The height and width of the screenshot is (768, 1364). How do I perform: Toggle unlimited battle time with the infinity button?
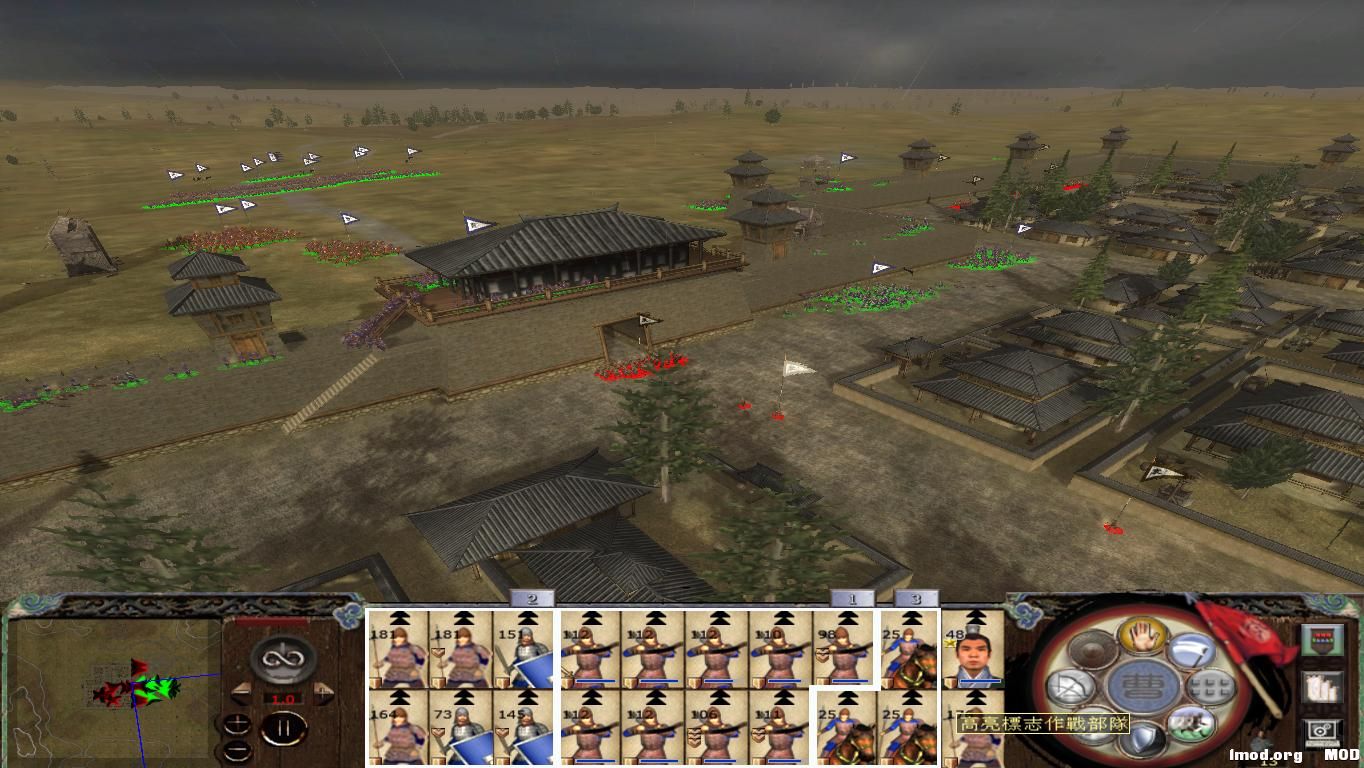coord(281,659)
